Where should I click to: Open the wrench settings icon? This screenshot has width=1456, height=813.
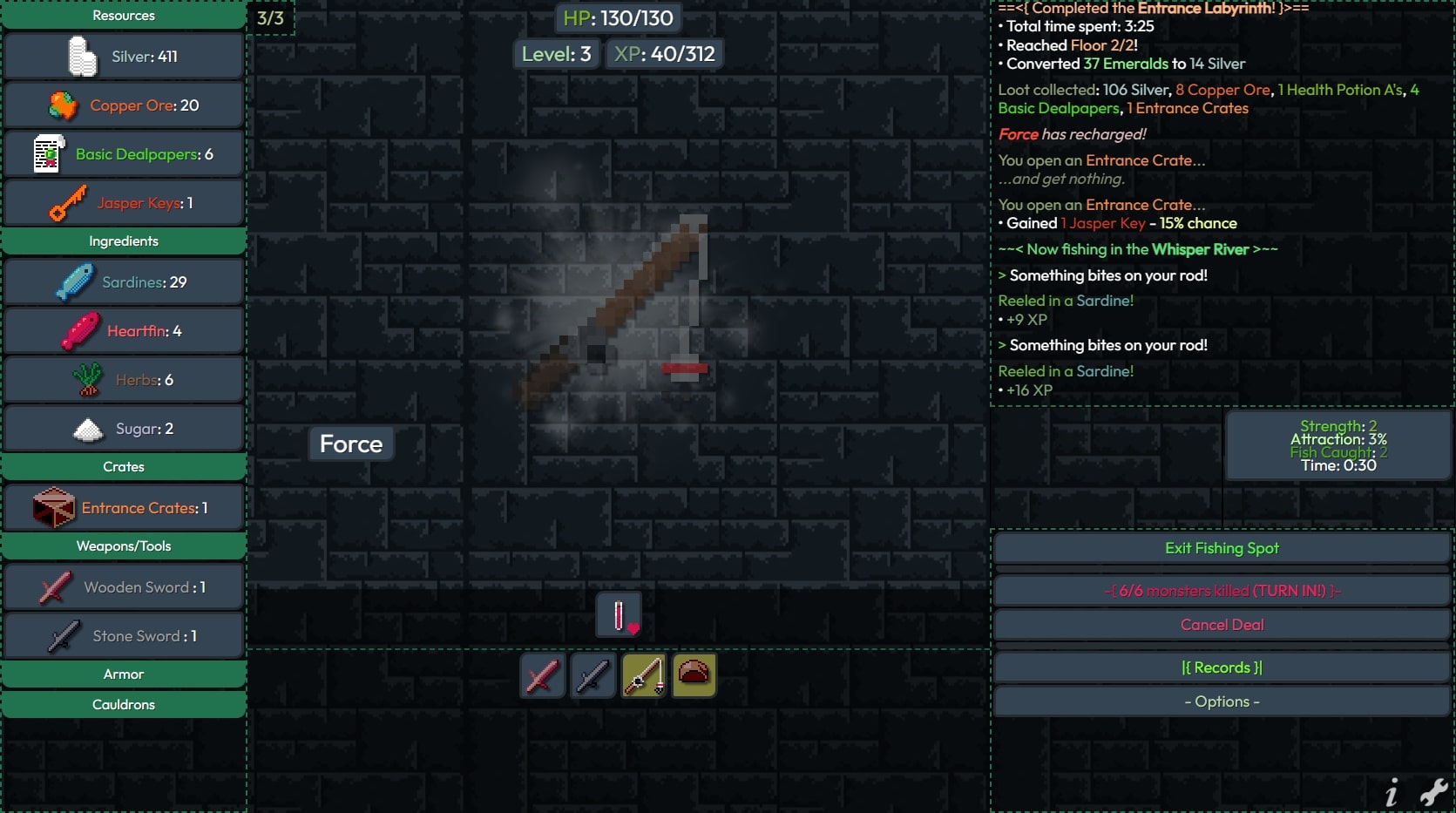tap(1433, 792)
